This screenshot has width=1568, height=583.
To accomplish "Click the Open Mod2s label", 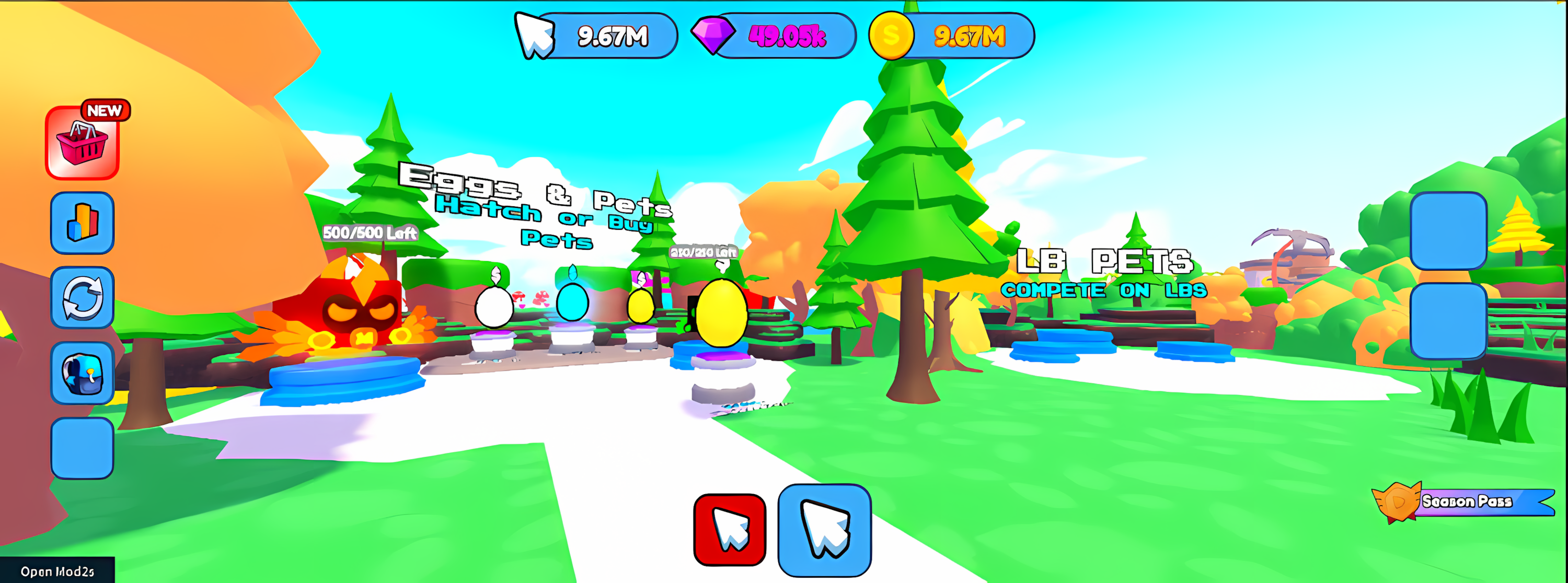I will click(x=57, y=572).
